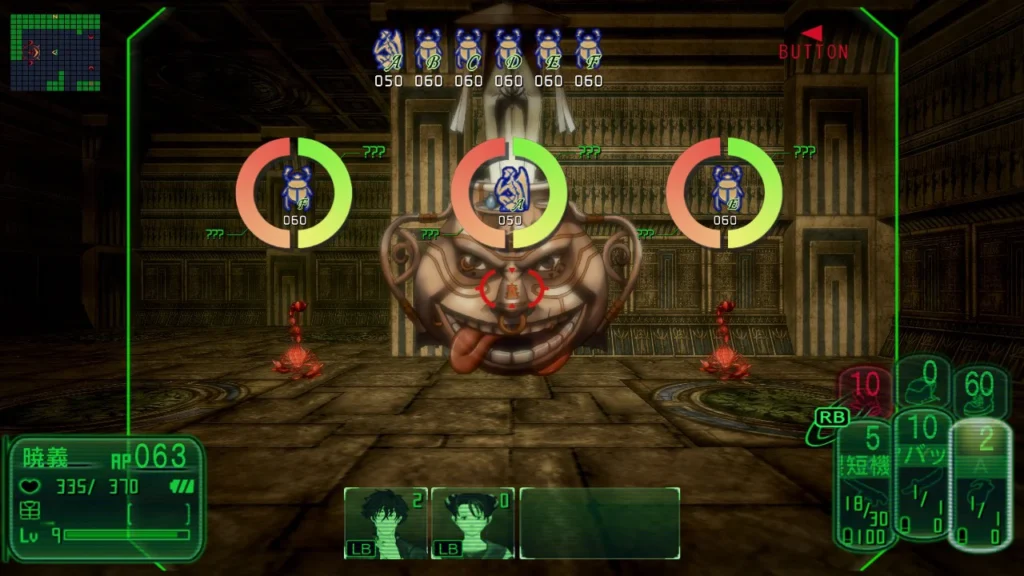The image size is (1024, 576).
Task: Open the dungeon minimap
Action: pyautogui.click(x=55, y=52)
